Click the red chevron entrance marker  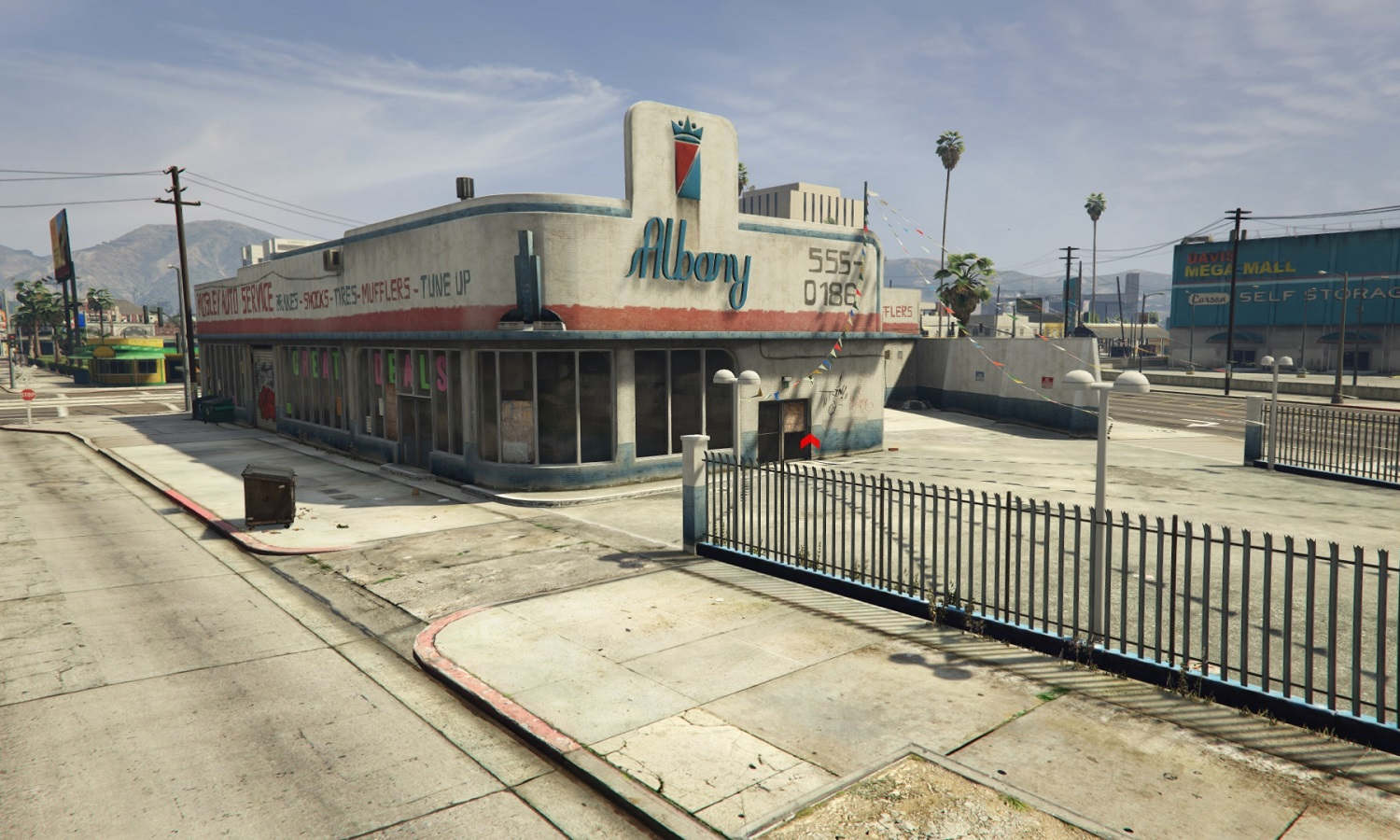point(809,441)
